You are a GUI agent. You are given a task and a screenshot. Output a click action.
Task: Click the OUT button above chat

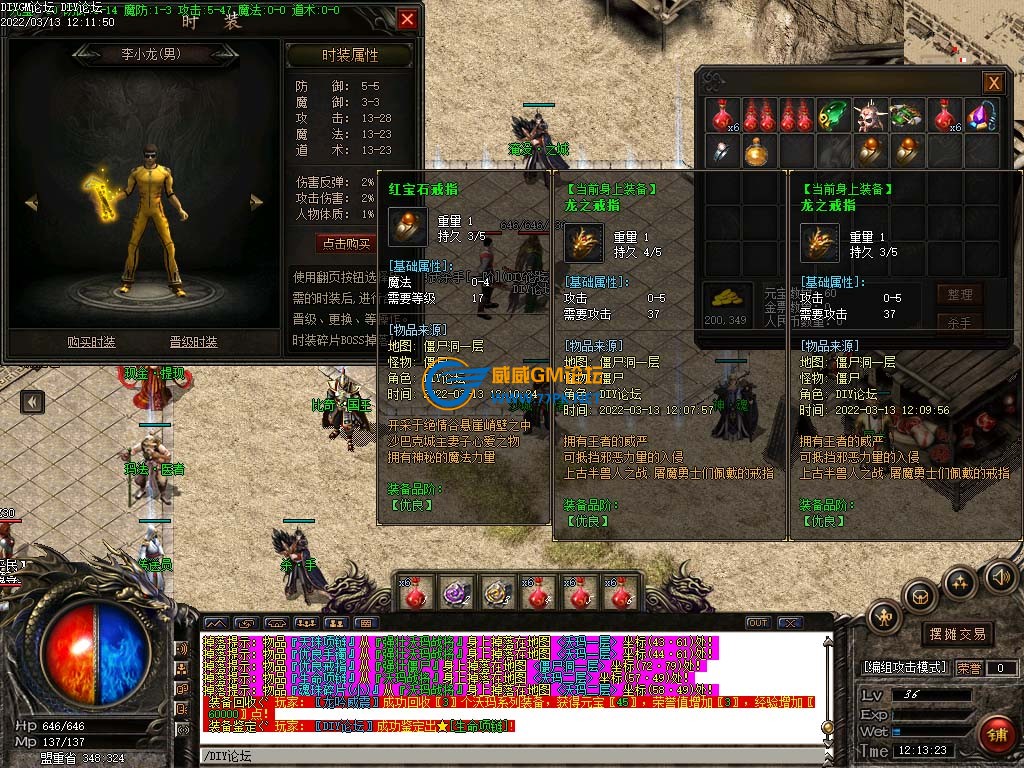pyautogui.click(x=757, y=623)
